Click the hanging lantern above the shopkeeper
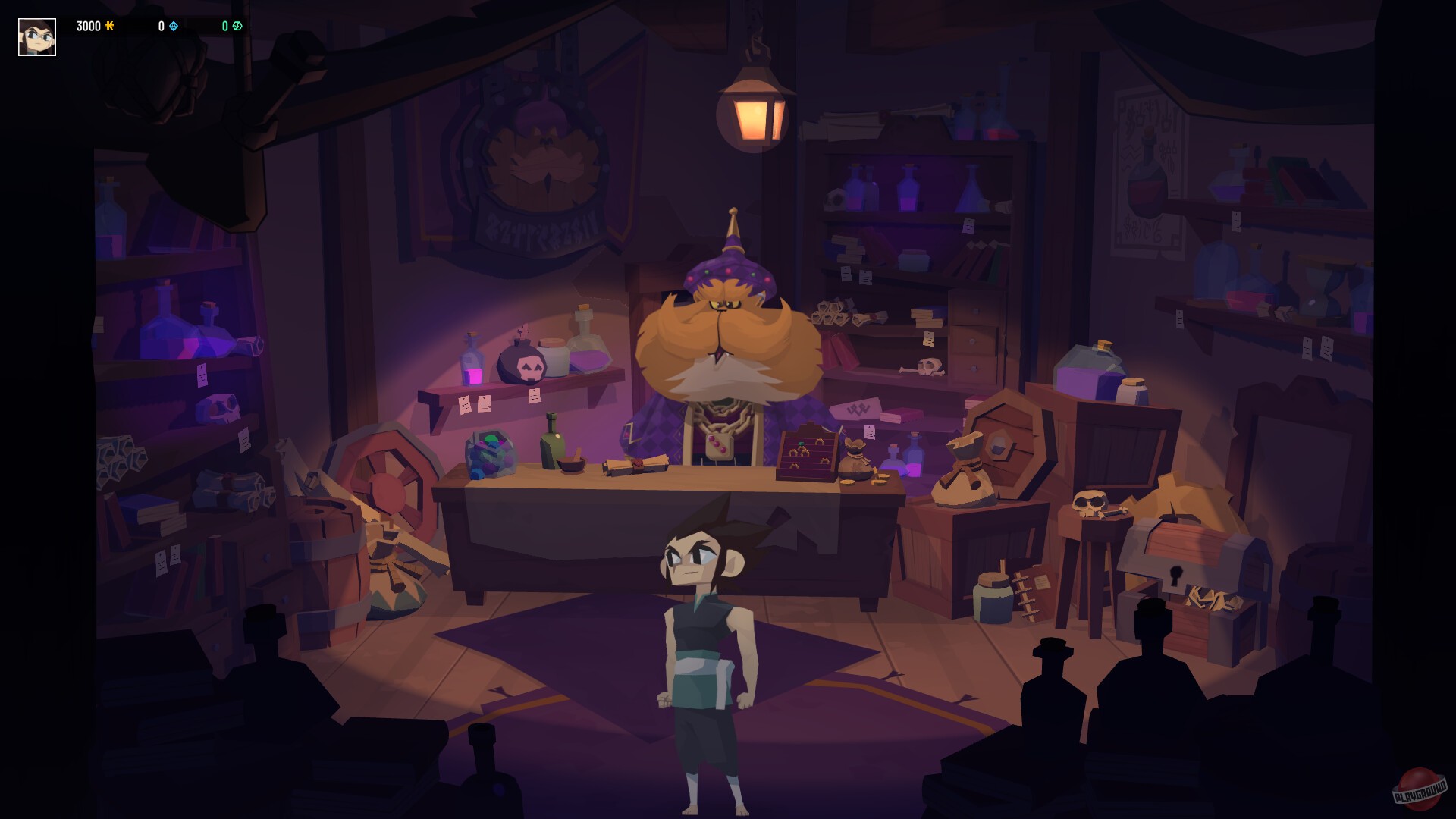Screen dimensions: 1456x819 tap(755, 106)
